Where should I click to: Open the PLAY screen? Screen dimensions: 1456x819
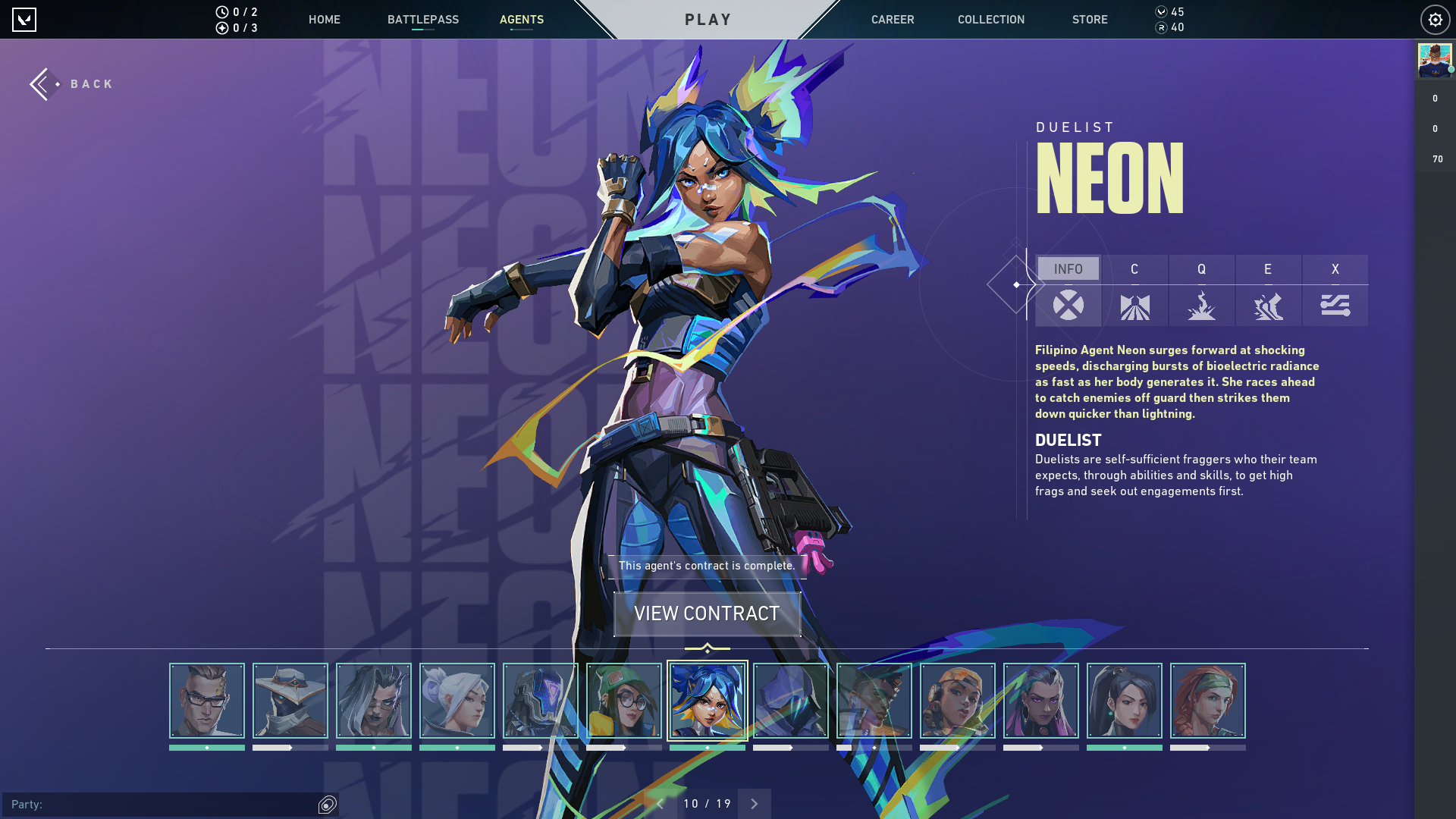click(x=708, y=19)
